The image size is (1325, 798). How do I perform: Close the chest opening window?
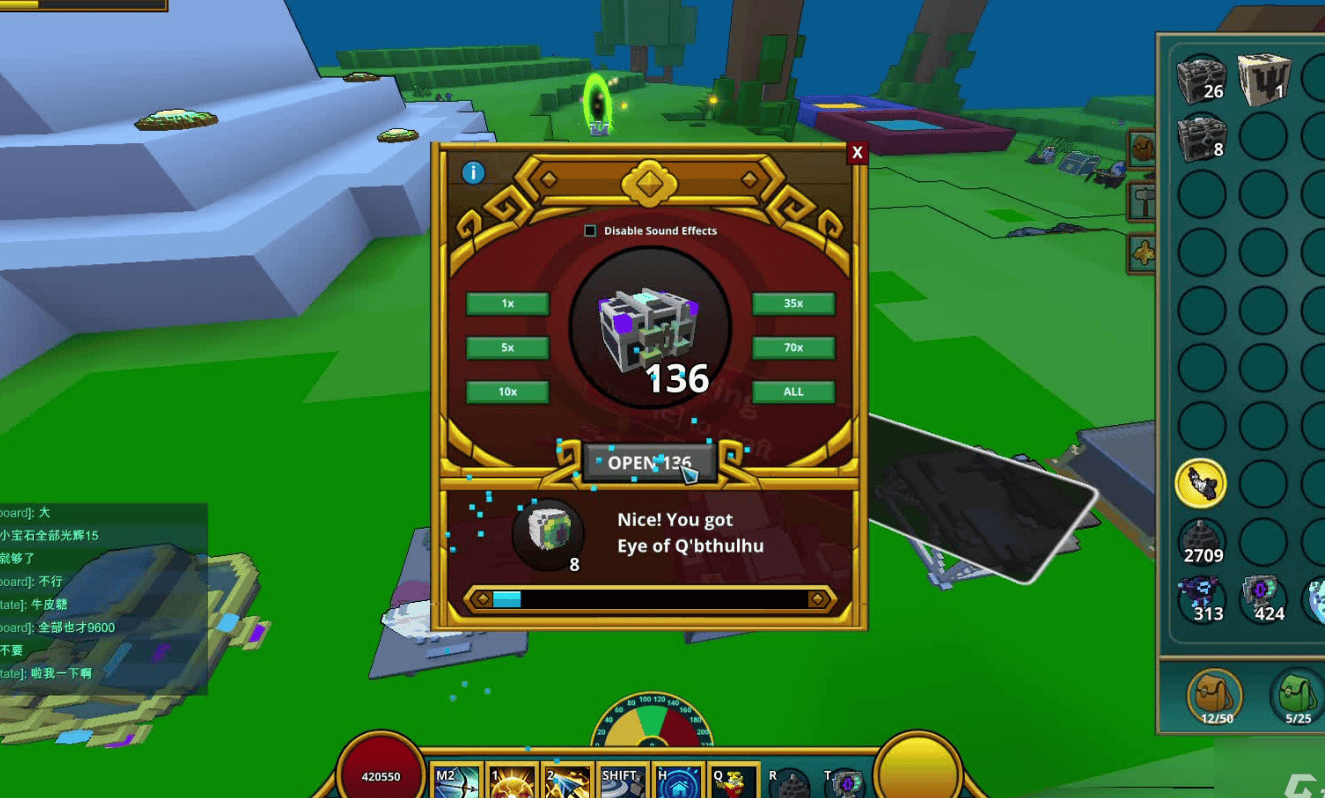click(856, 153)
